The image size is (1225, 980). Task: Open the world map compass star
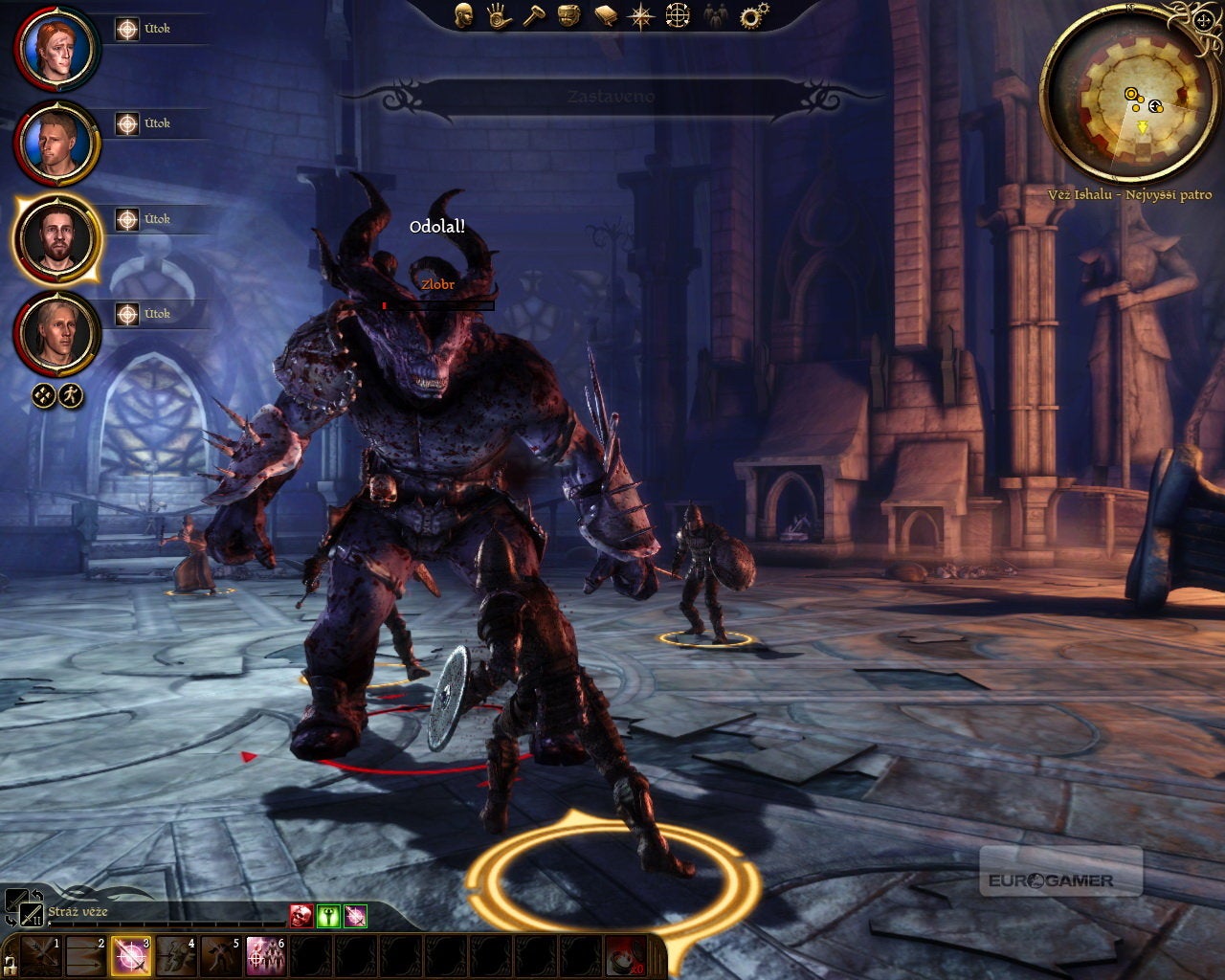(640, 15)
